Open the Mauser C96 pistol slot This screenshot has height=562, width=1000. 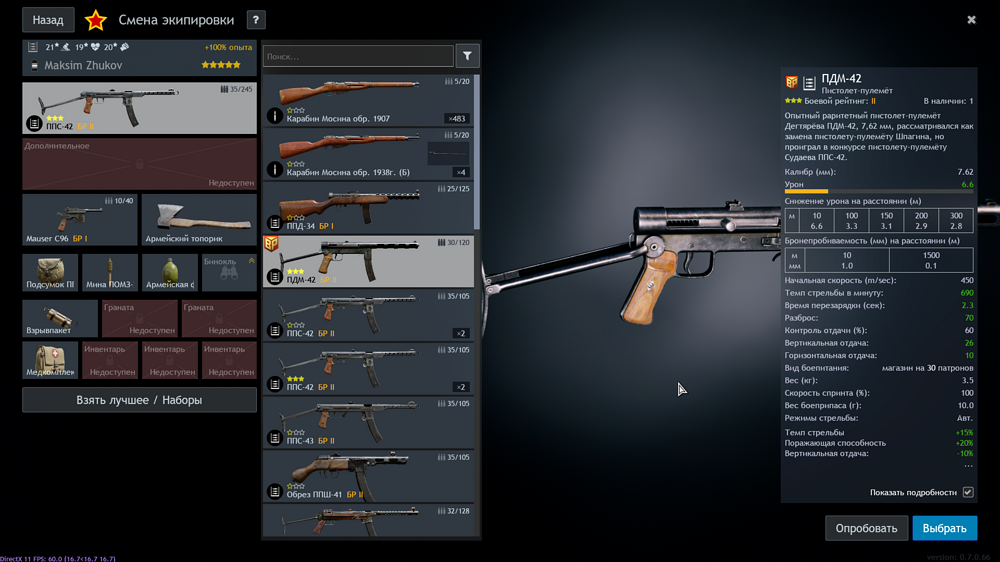(x=80, y=220)
